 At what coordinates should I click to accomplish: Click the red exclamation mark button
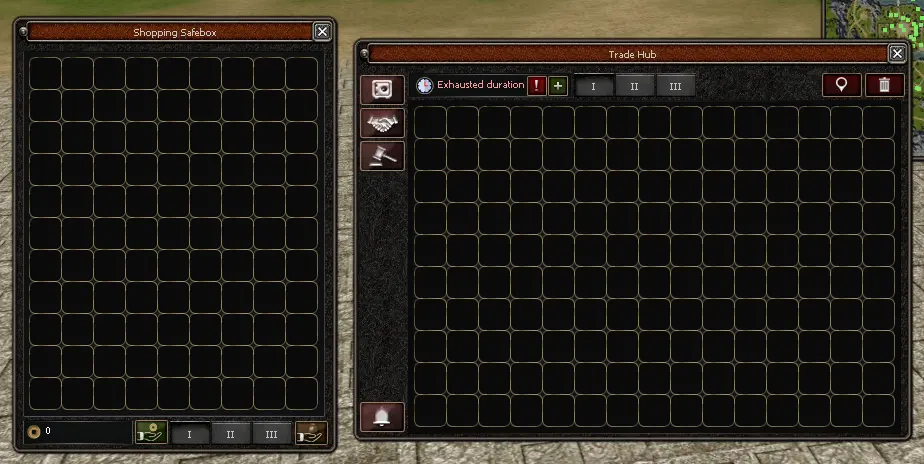[x=537, y=86]
